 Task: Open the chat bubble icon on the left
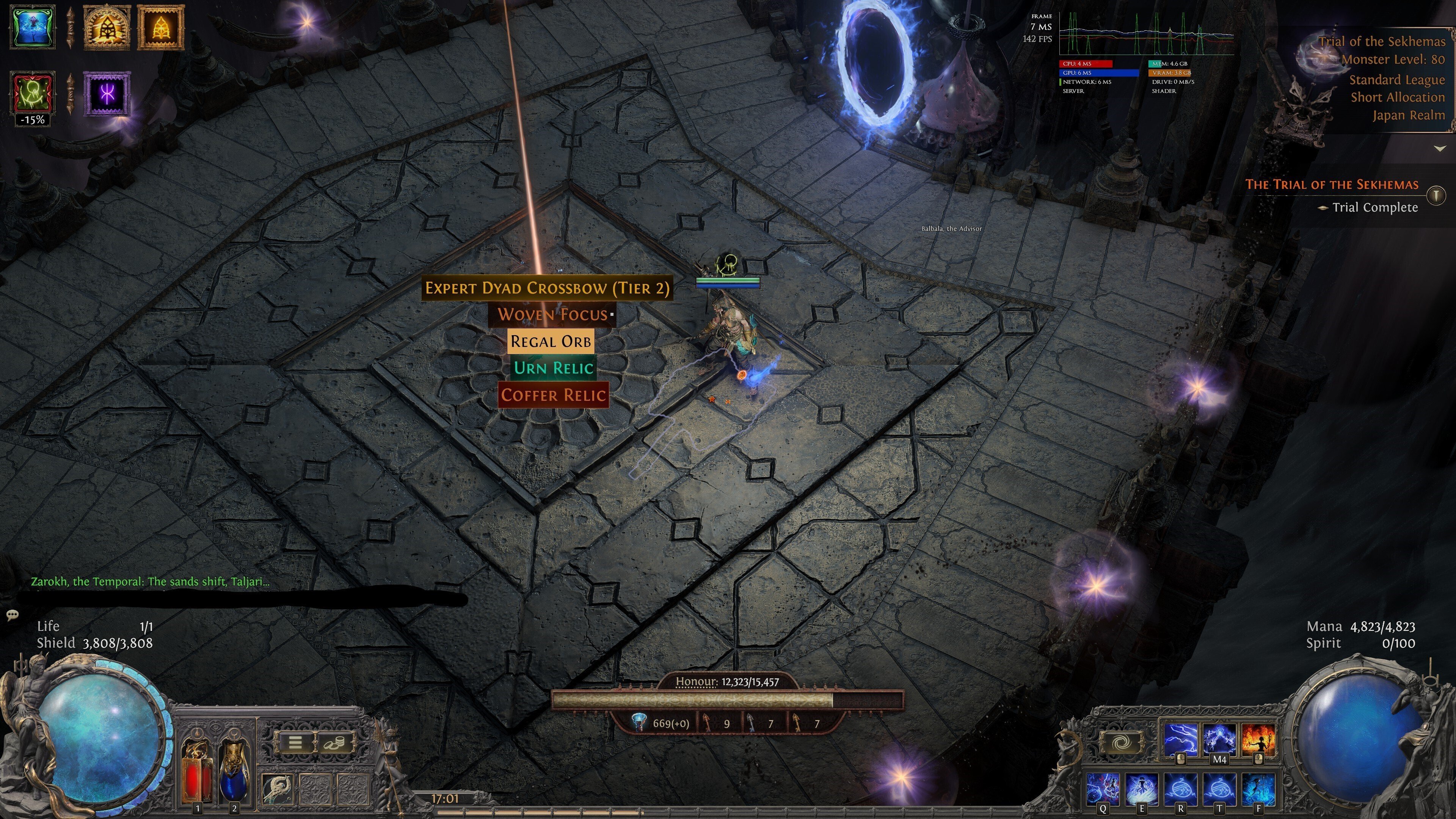pyautogui.click(x=13, y=614)
